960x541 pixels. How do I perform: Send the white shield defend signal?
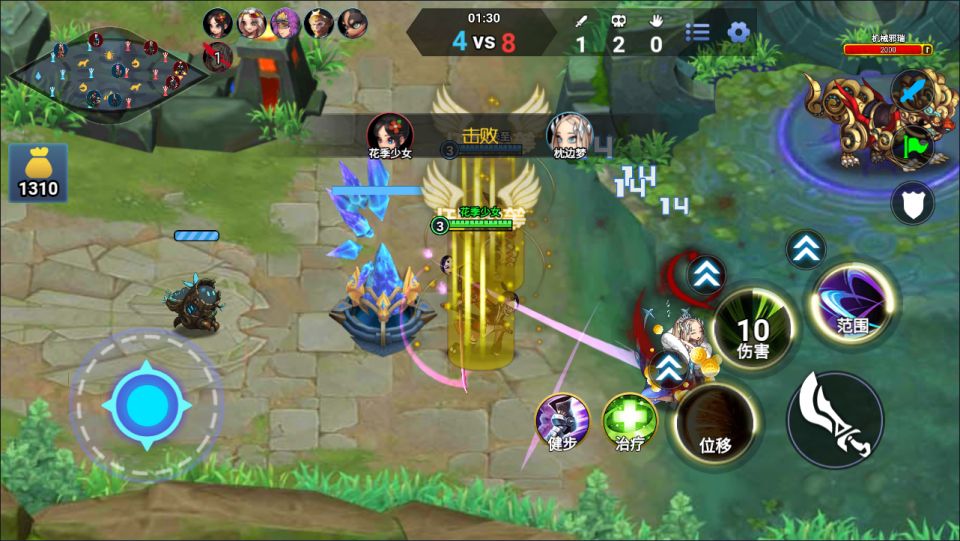click(x=912, y=202)
